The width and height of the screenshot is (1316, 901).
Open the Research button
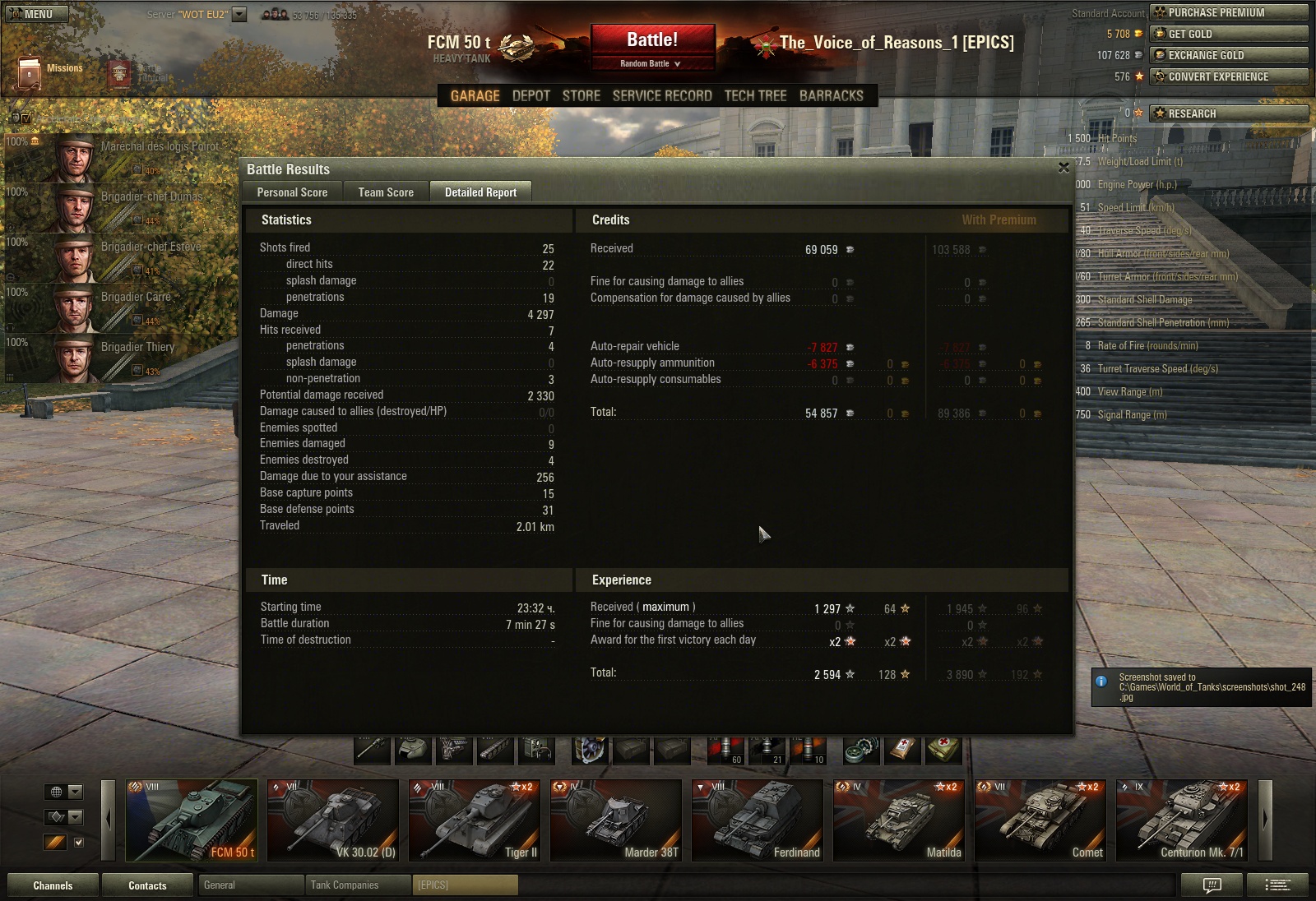click(x=1228, y=113)
